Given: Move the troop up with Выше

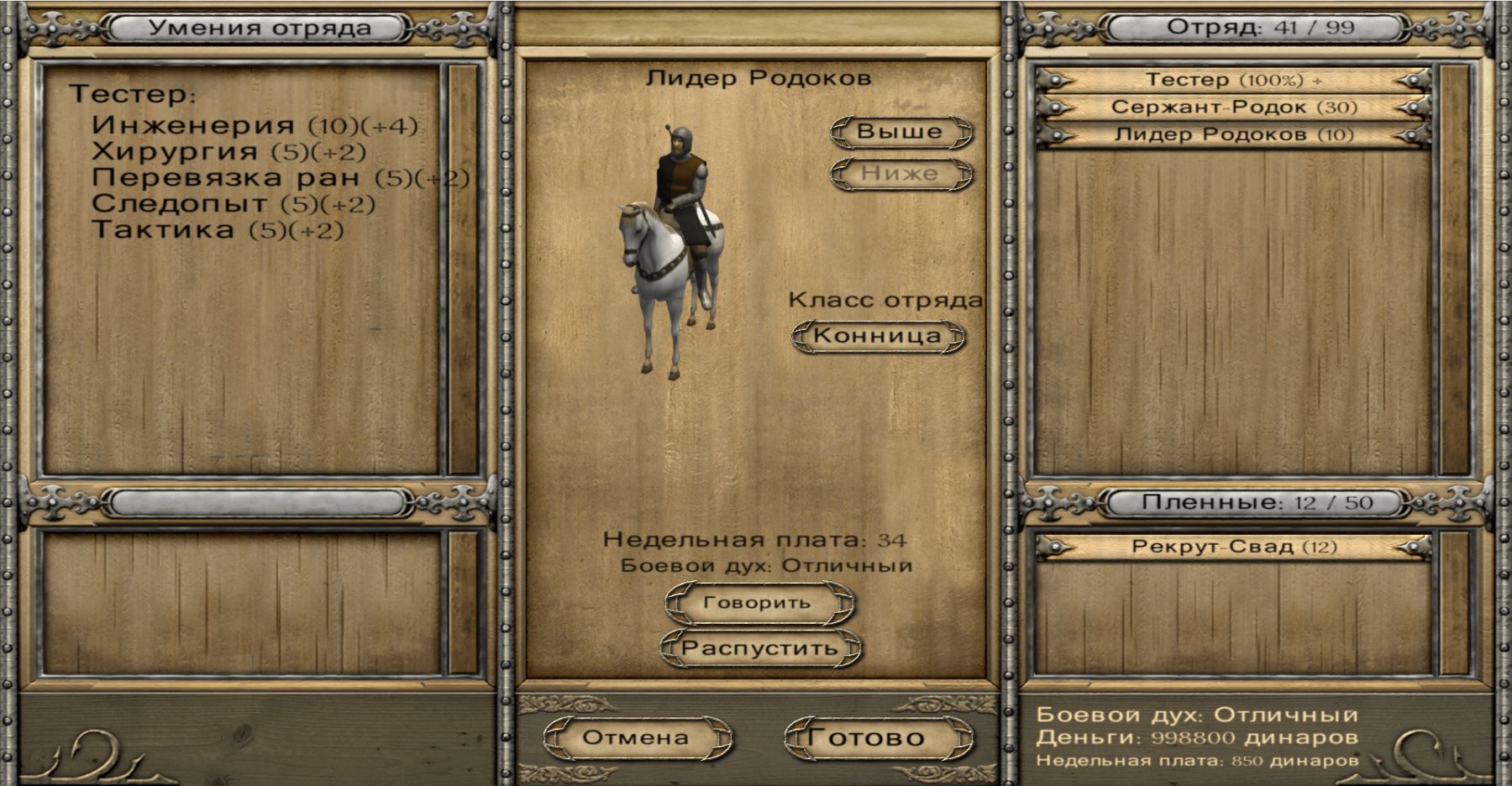Looking at the screenshot, I should coord(900,132).
